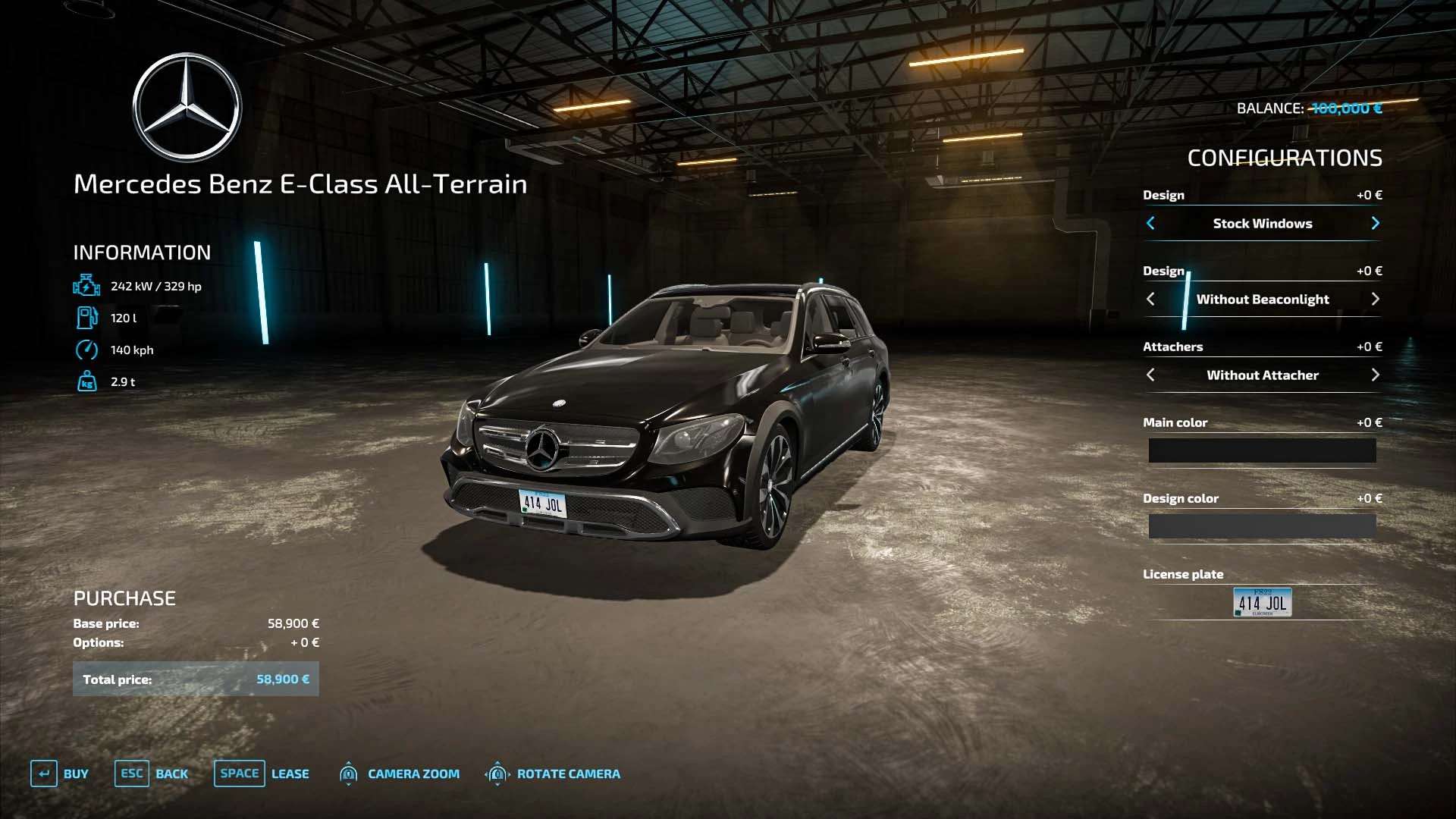
Task: Go to previous beaconlight design option
Action: point(1150,299)
